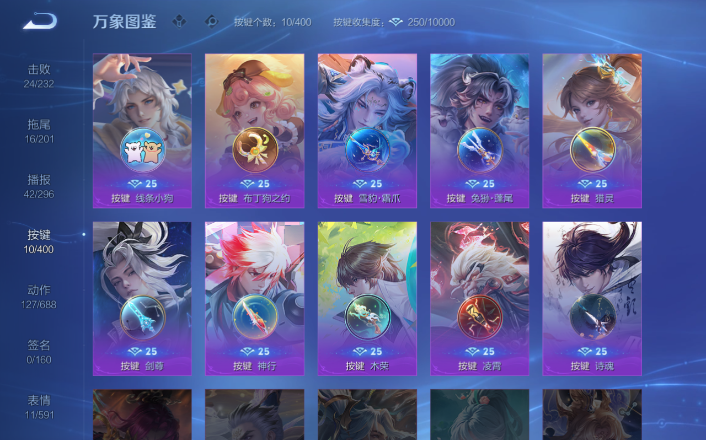This screenshot has height=440, width=706.
Task: Go back with the return arrow
Action: click(40, 21)
